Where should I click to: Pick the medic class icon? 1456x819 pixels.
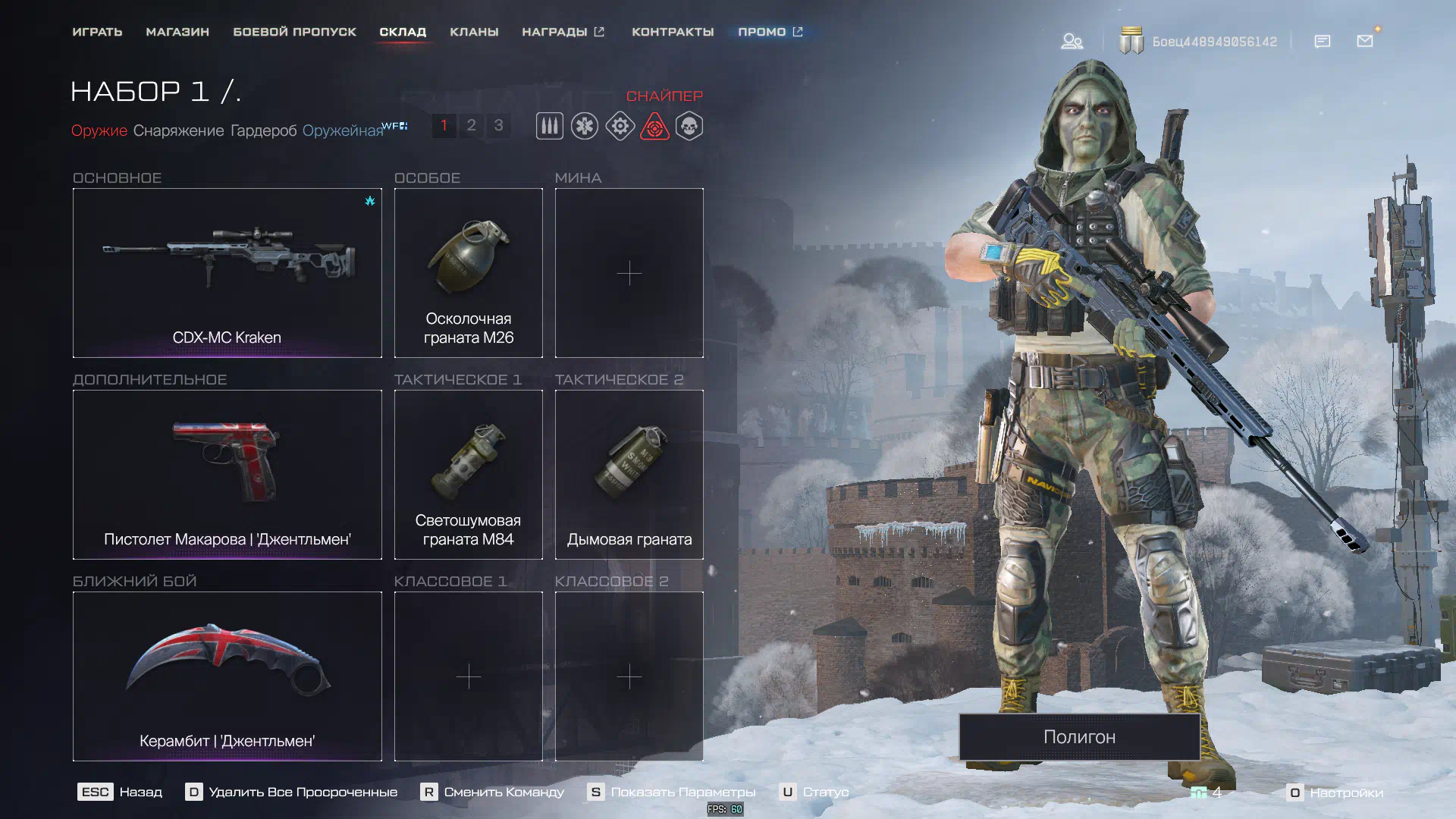[585, 126]
